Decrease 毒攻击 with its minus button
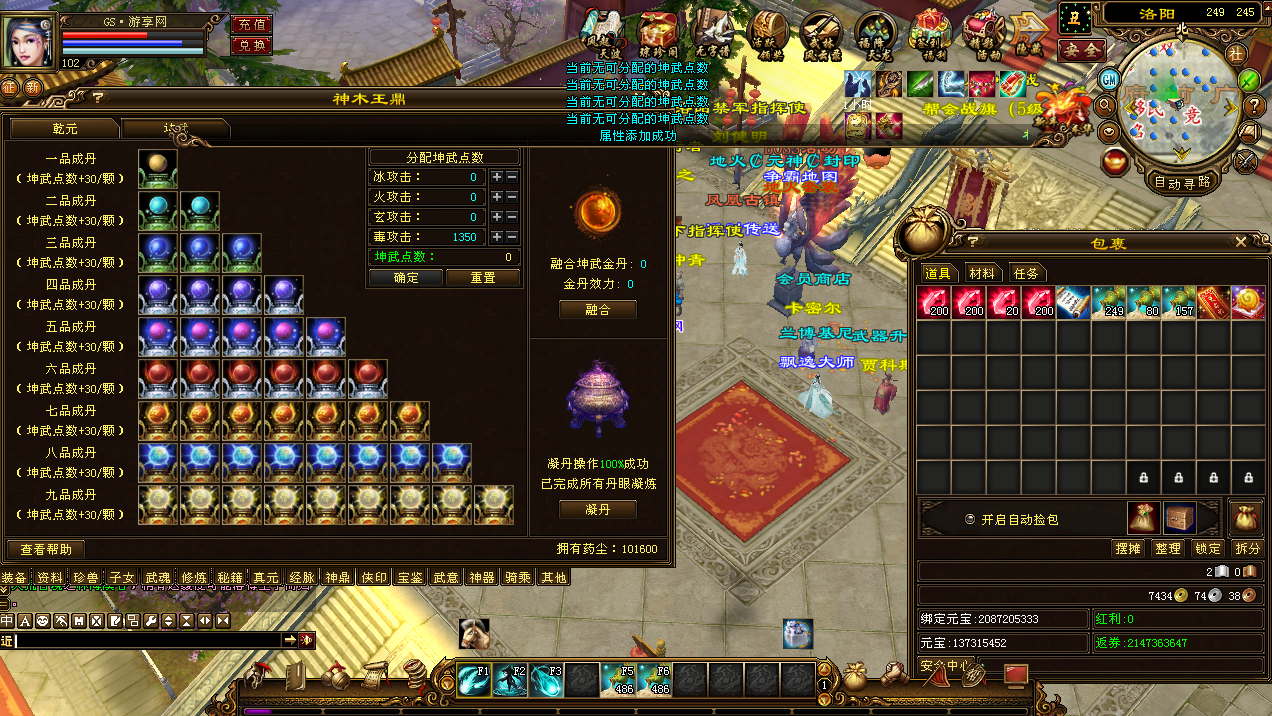 click(512, 237)
